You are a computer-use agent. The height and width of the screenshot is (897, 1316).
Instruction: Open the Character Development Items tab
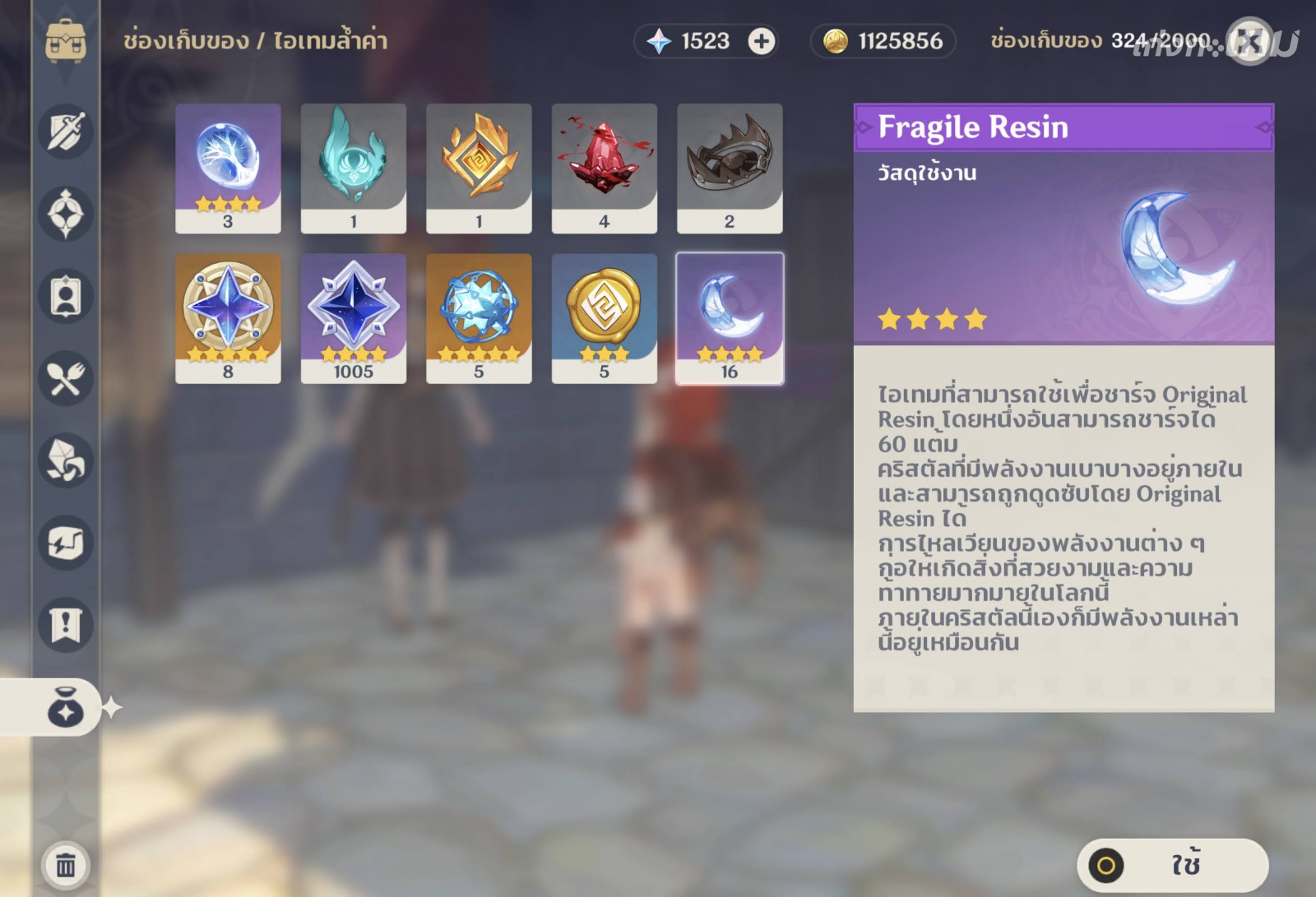(66, 296)
